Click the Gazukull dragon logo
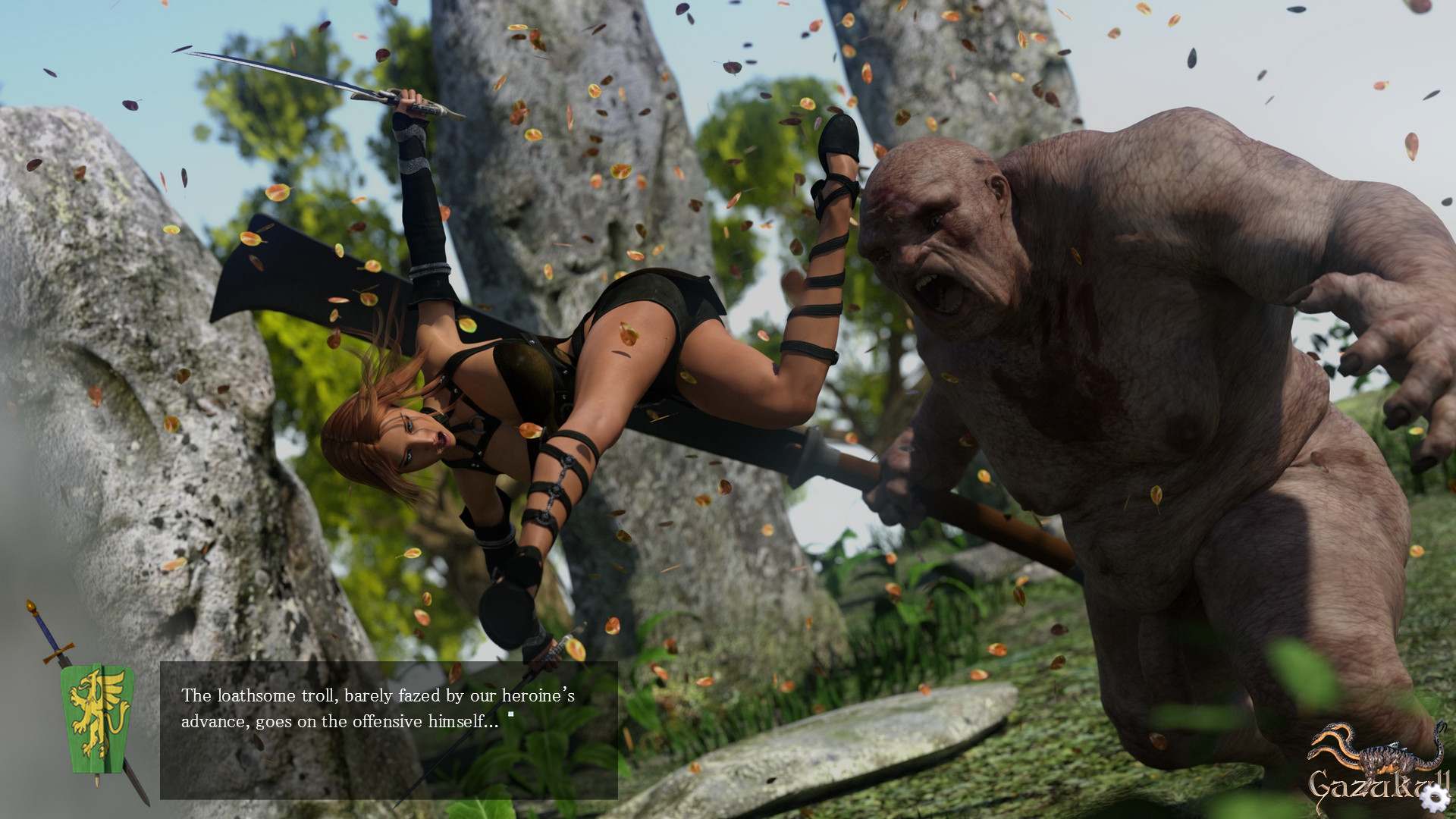This screenshot has height=819, width=1456. pos(1379,752)
